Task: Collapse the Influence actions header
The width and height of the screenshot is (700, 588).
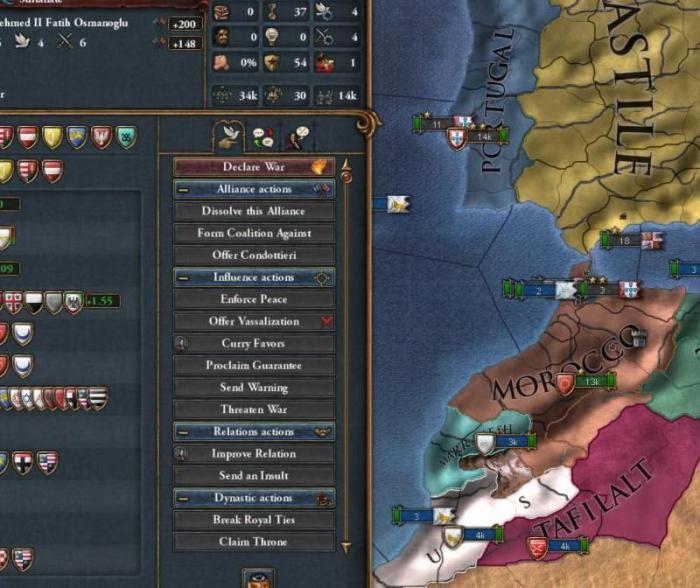Action: point(183,277)
